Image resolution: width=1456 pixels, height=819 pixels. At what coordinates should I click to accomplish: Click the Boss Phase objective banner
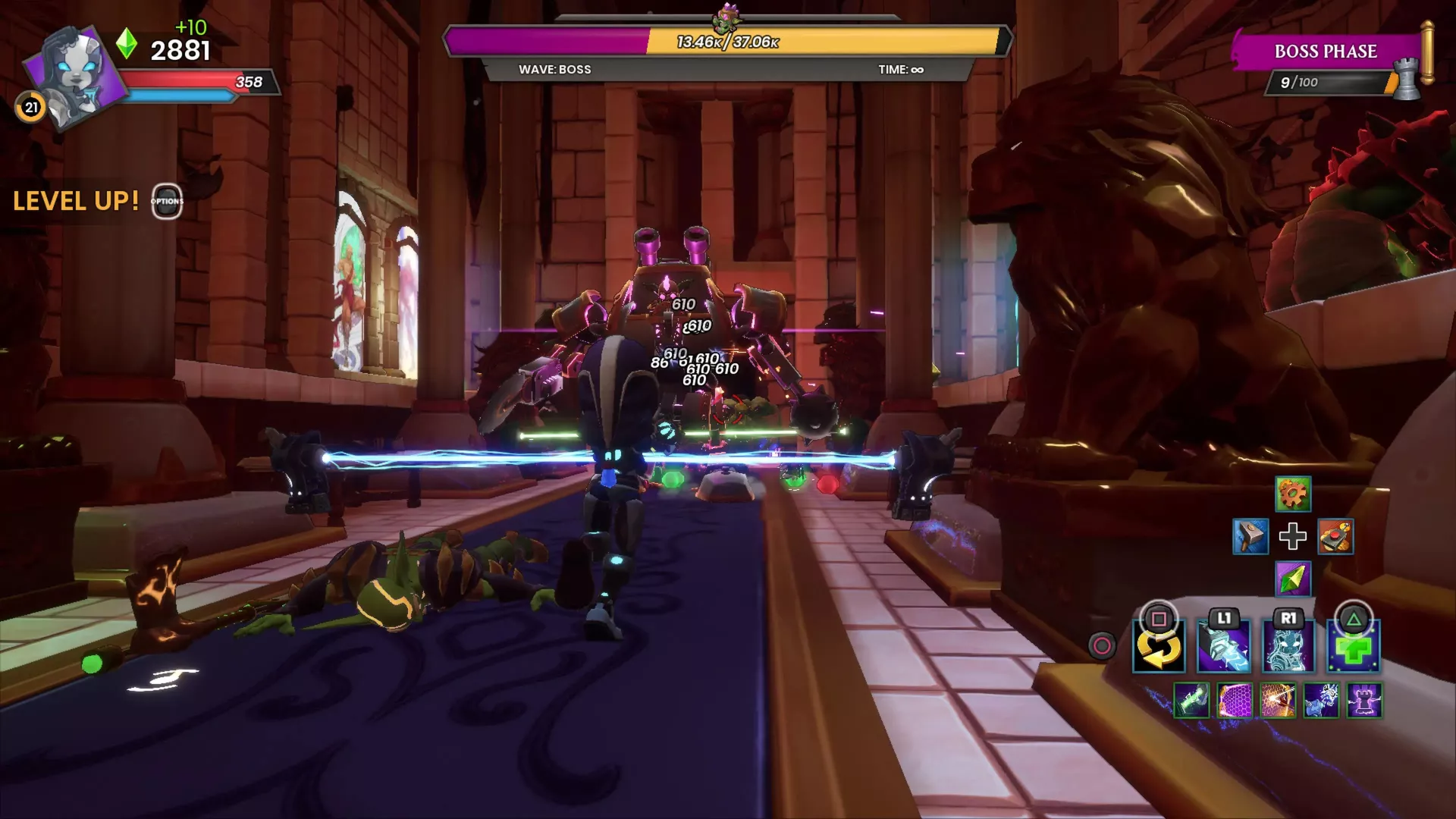pyautogui.click(x=1326, y=52)
